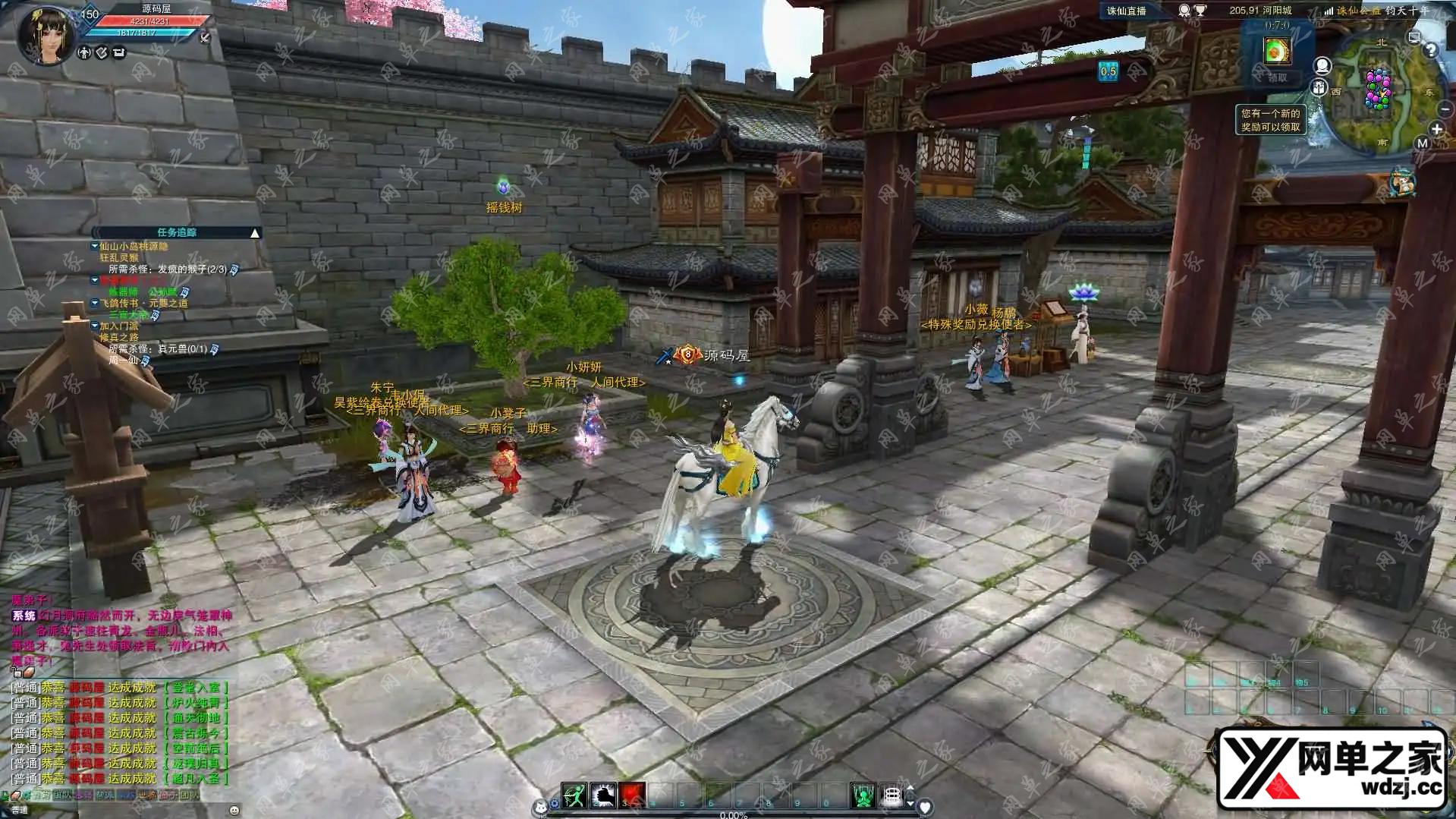Use the white fist skill in slot 2
This screenshot has width=1456, height=819.
coord(603,795)
